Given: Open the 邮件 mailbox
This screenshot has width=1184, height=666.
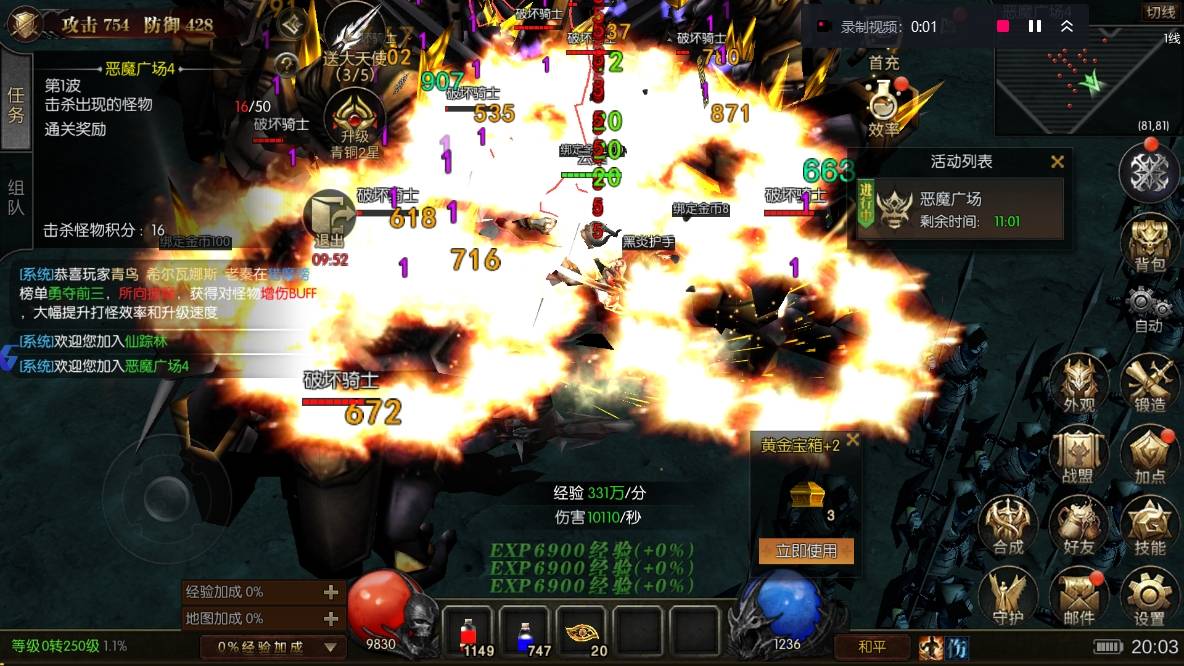Looking at the screenshot, I should (1079, 596).
